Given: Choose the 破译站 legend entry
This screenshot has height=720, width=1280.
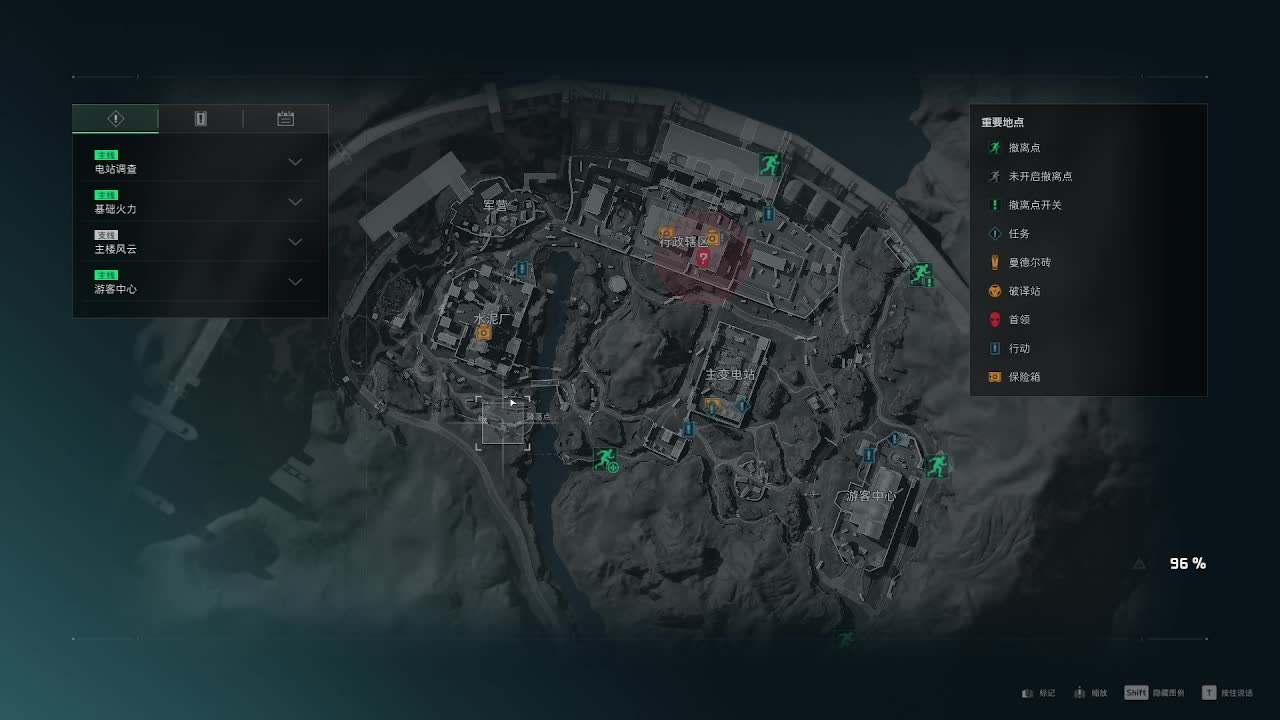Looking at the screenshot, I should [1024, 291].
